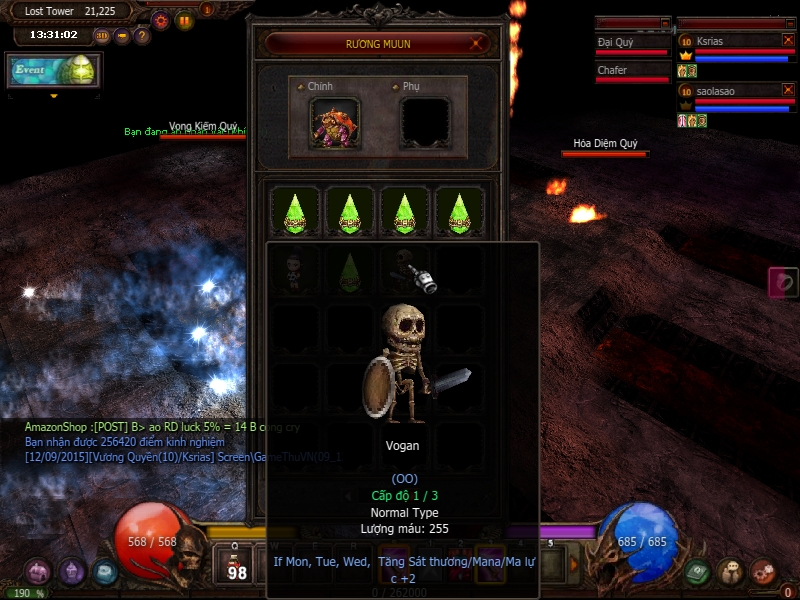
Task: Open the question mark help button
Action: [x=142, y=36]
